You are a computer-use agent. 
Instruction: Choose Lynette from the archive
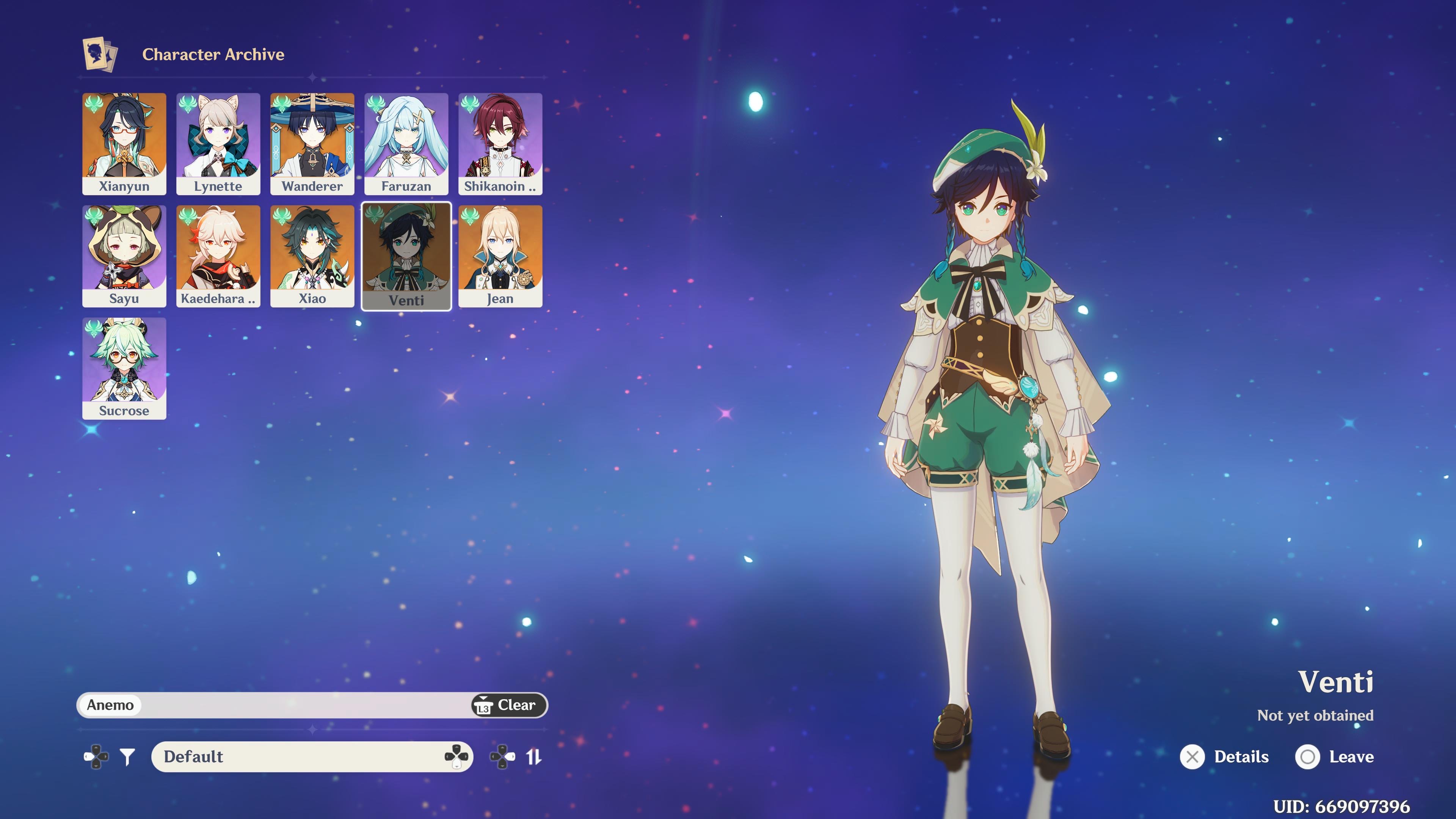[218, 144]
